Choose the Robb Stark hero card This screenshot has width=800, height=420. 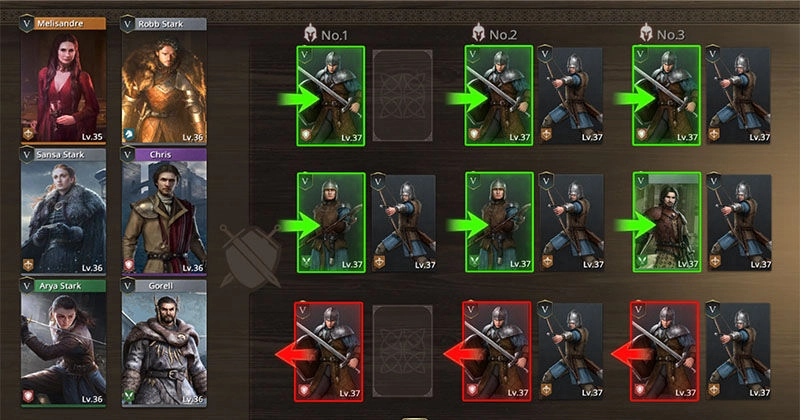(164, 80)
